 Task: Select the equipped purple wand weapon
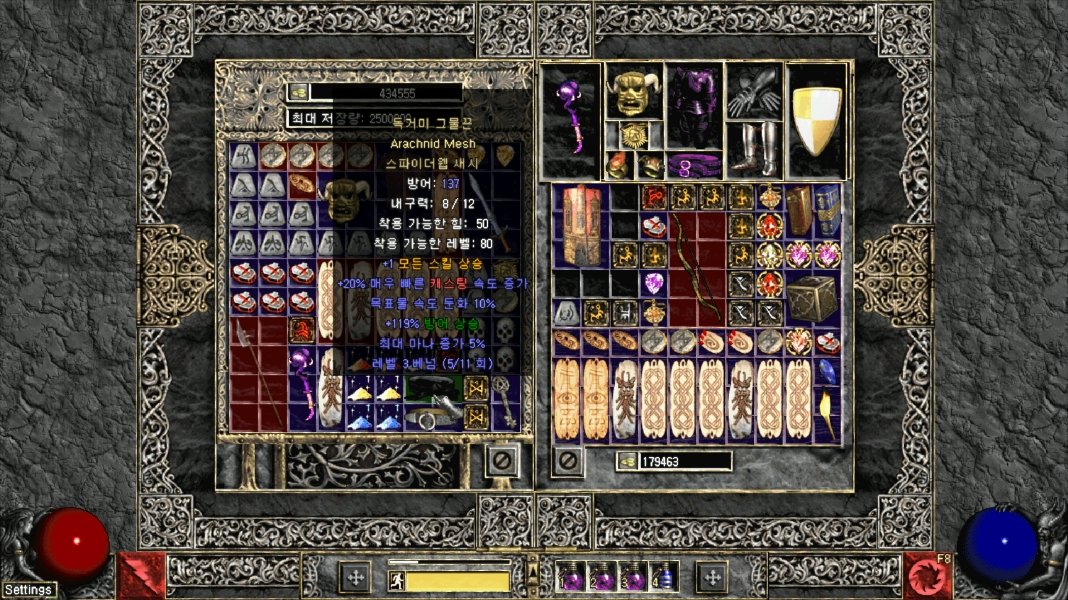click(x=572, y=120)
